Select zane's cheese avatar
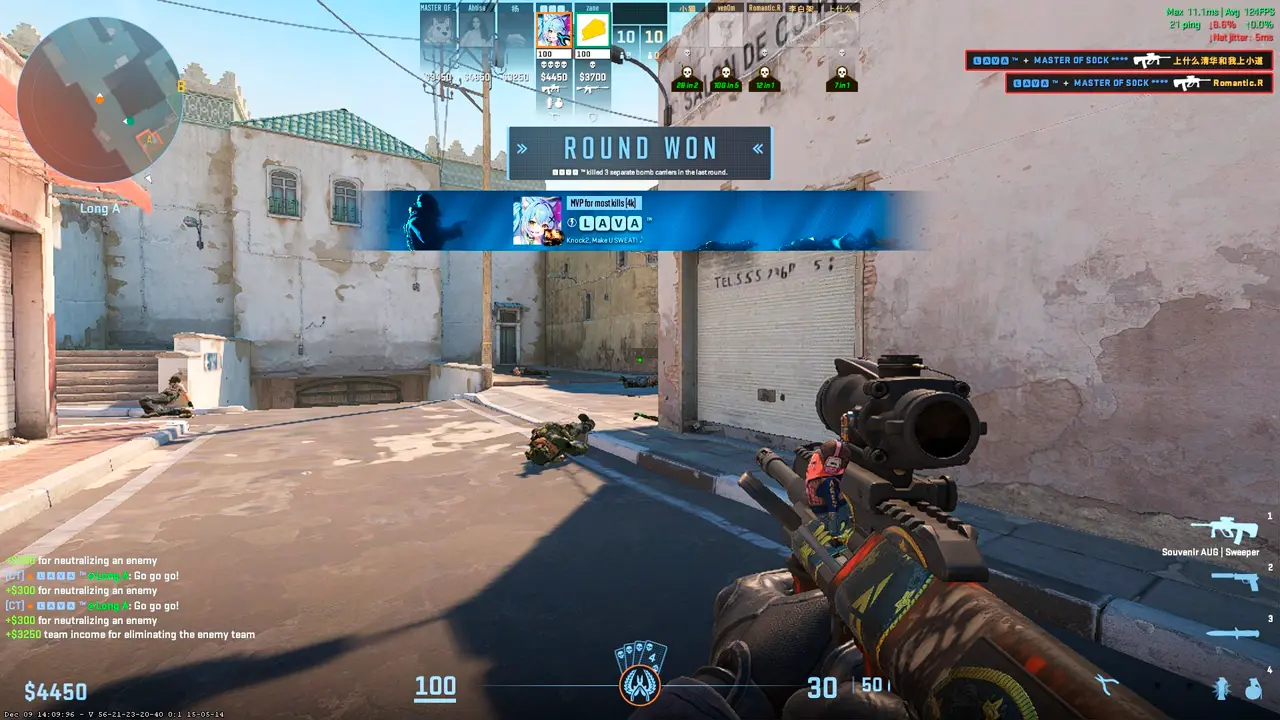Screen dimensions: 1280x720 tap(593, 30)
